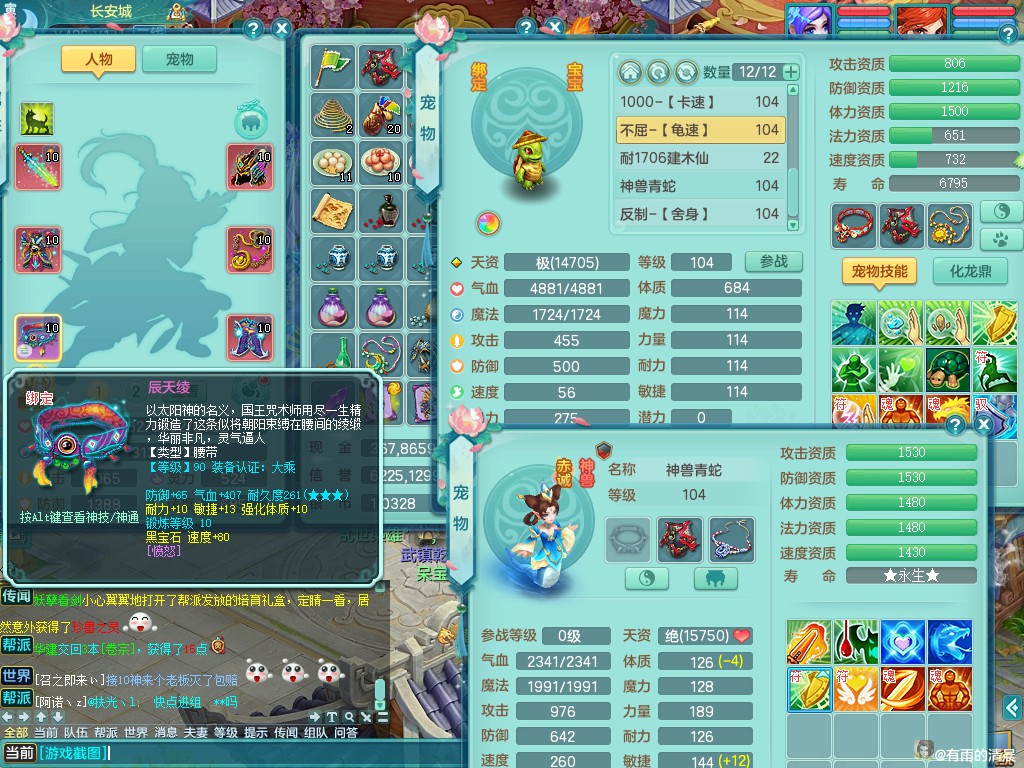The width and height of the screenshot is (1024, 768).
Task: Click the 辰天绫 belt equipment slot
Action: 38,338
